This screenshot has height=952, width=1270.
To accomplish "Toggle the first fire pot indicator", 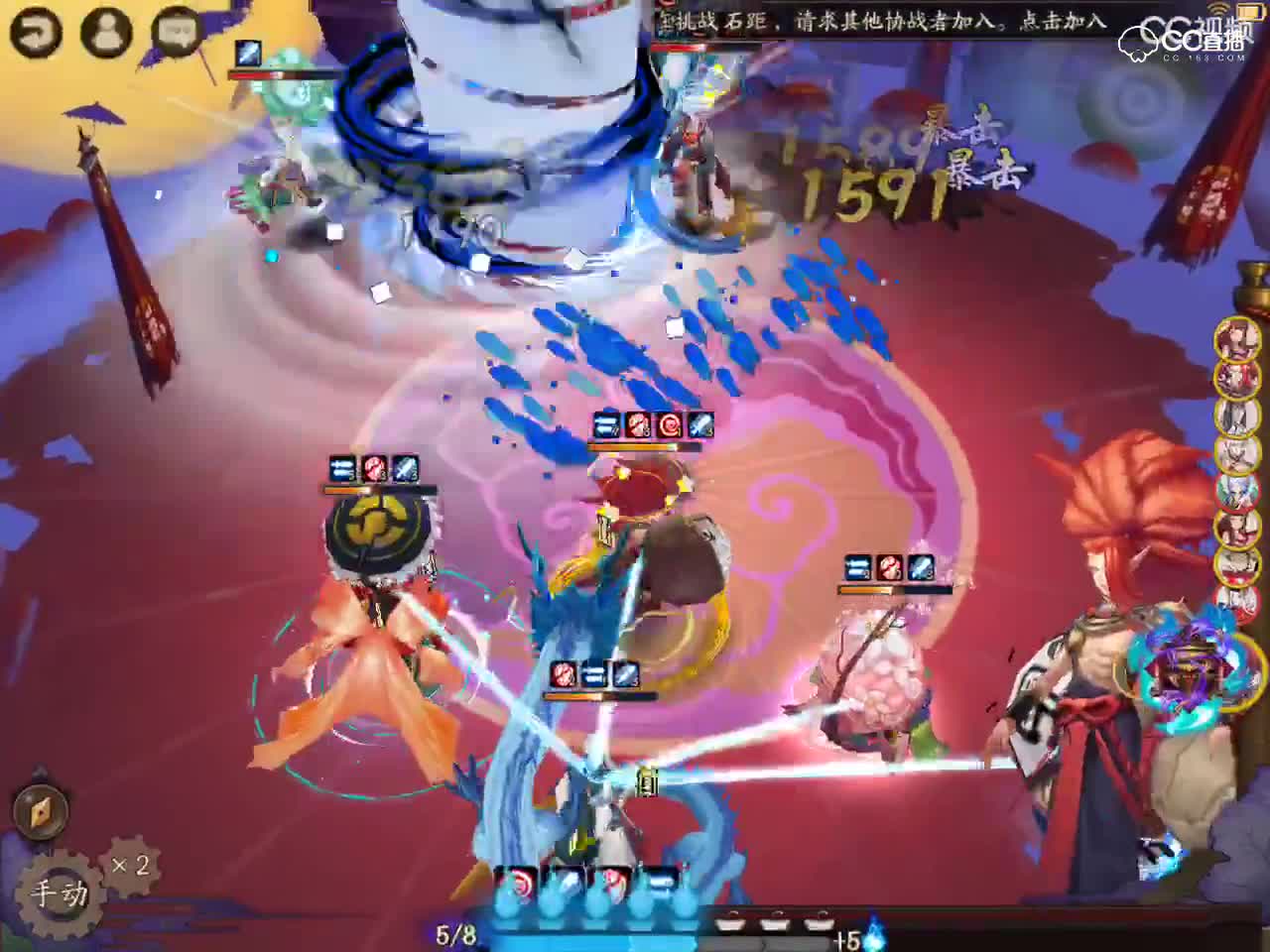I will (731, 920).
